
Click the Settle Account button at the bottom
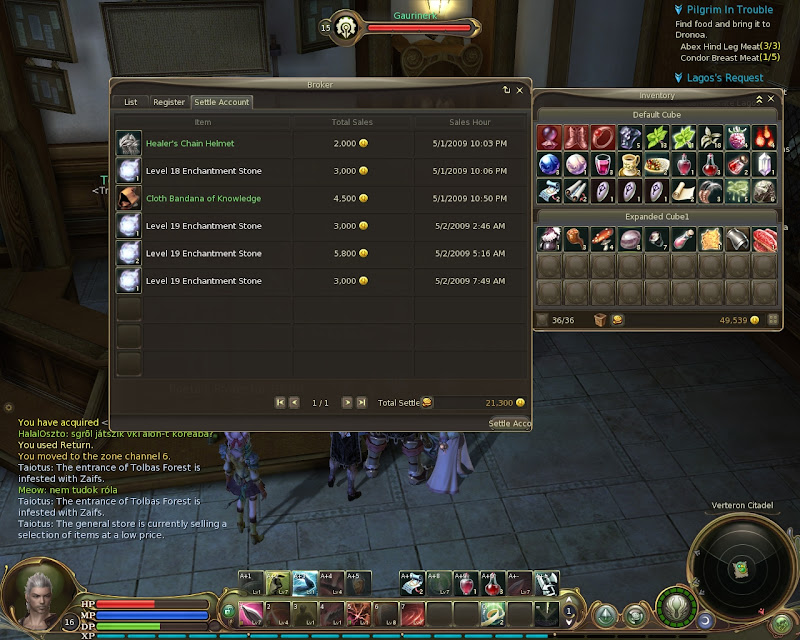pyautogui.click(x=509, y=423)
